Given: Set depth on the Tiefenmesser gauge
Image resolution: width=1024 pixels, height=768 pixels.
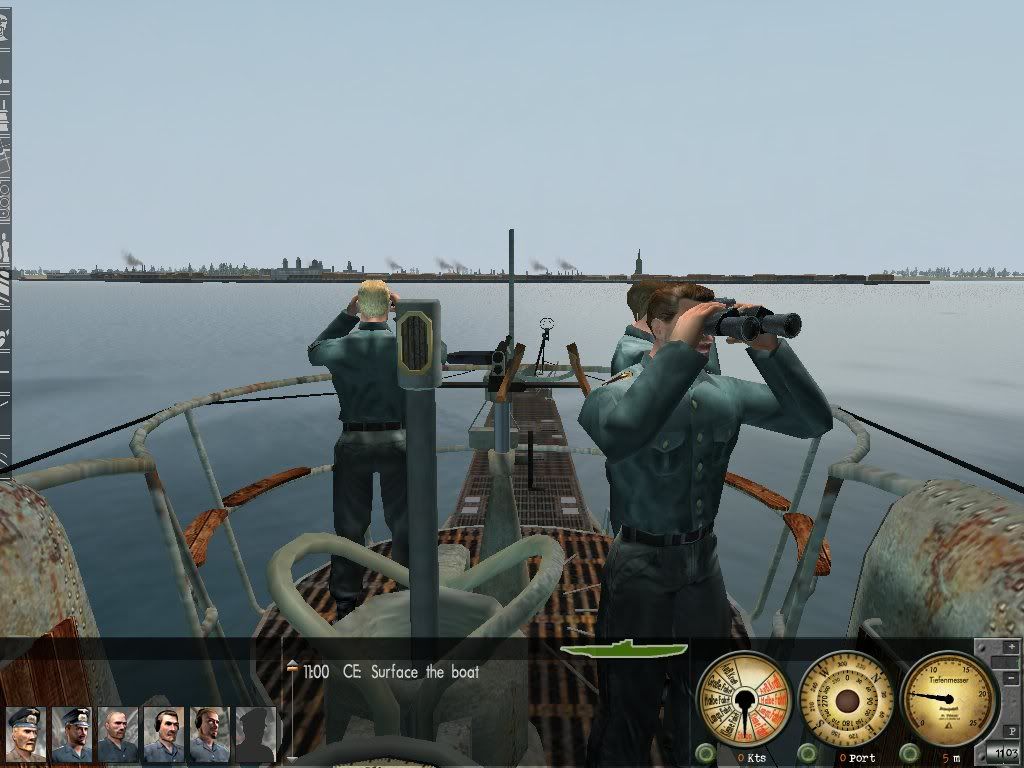Looking at the screenshot, I should pos(947,697).
